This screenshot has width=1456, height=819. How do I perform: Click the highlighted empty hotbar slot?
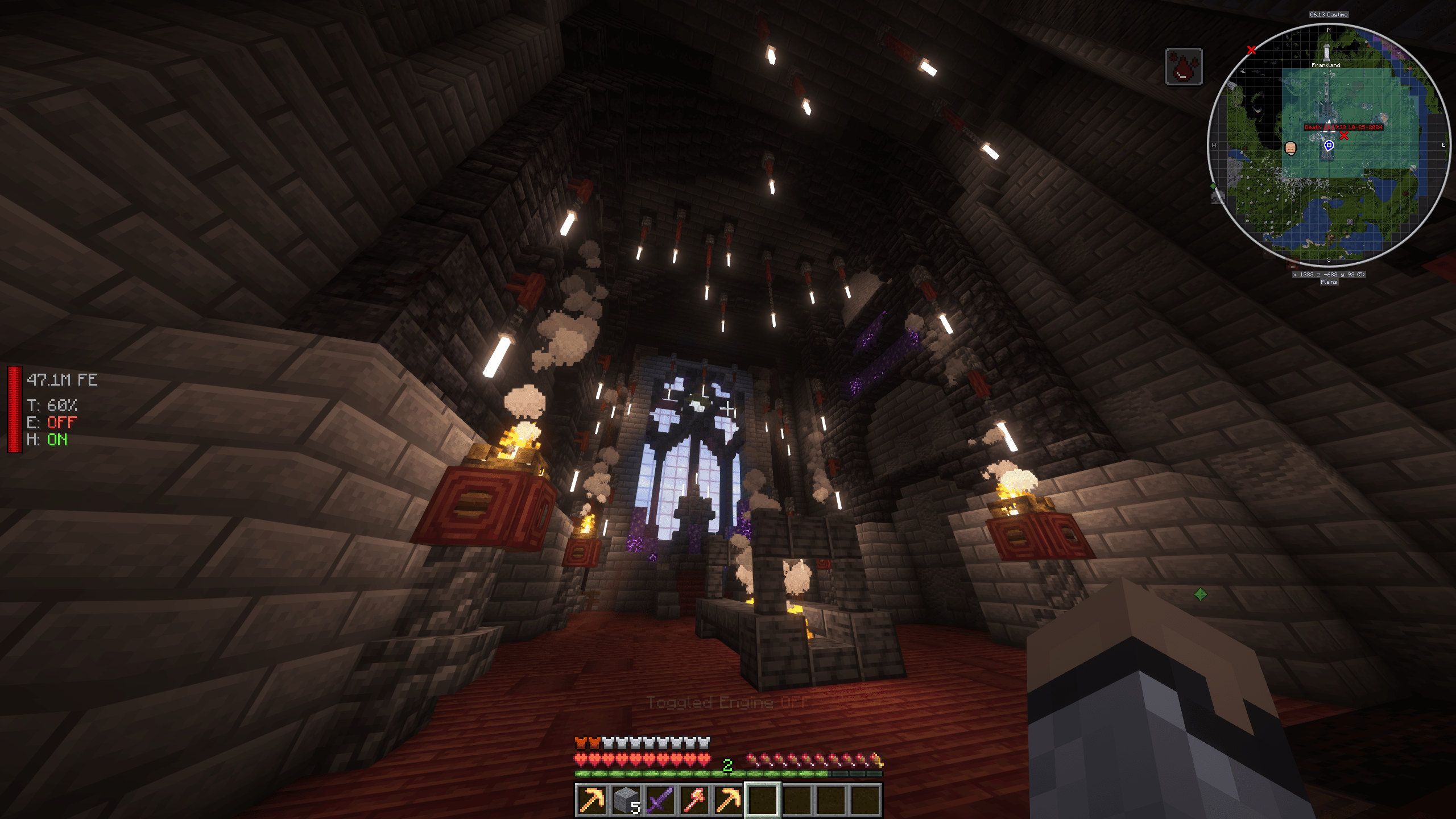pyautogui.click(x=762, y=800)
